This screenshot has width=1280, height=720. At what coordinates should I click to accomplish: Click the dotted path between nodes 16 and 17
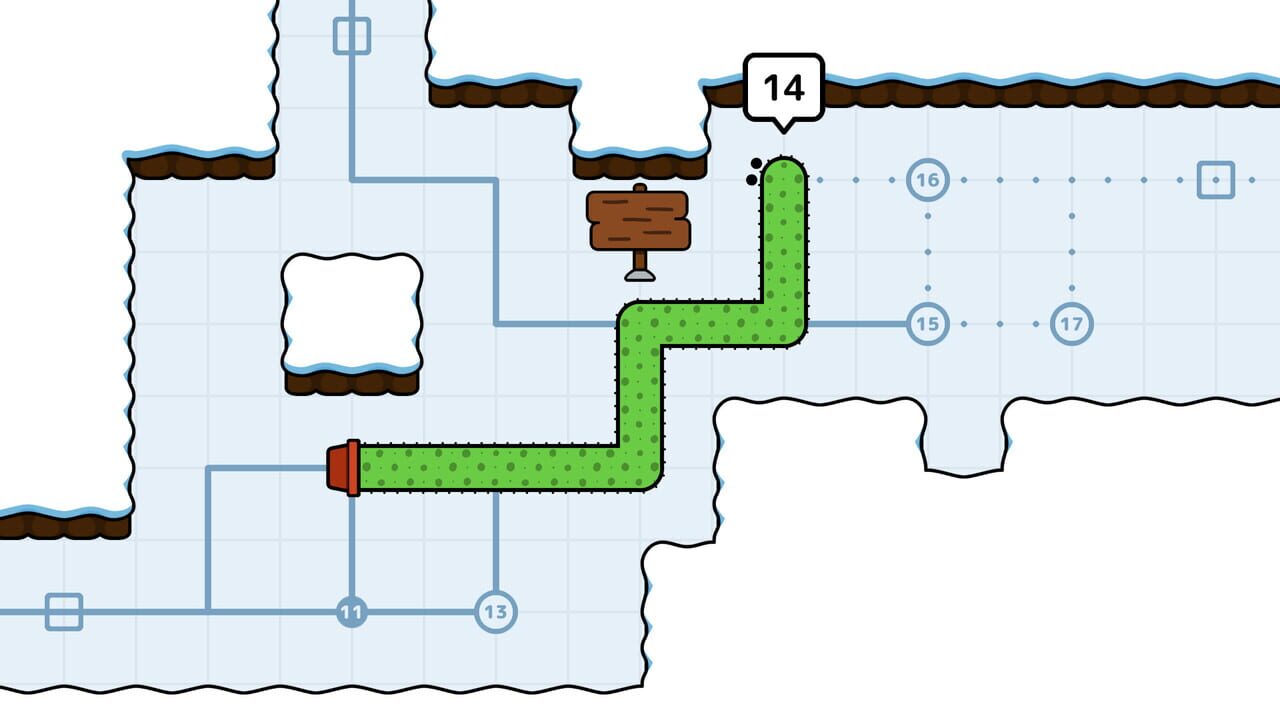click(x=1072, y=250)
